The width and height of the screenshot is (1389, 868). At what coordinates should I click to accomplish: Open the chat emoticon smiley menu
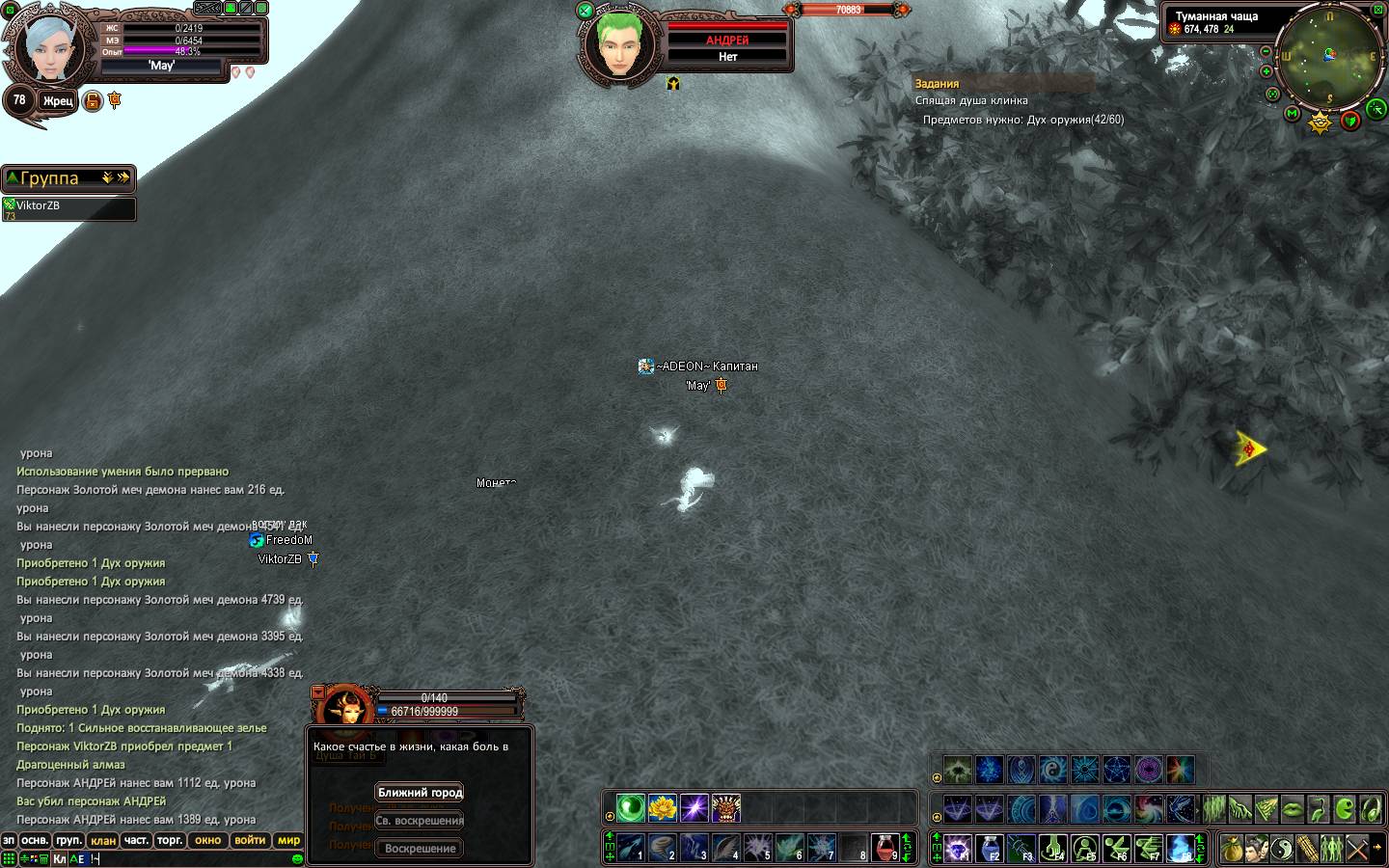pyautogui.click(x=297, y=858)
